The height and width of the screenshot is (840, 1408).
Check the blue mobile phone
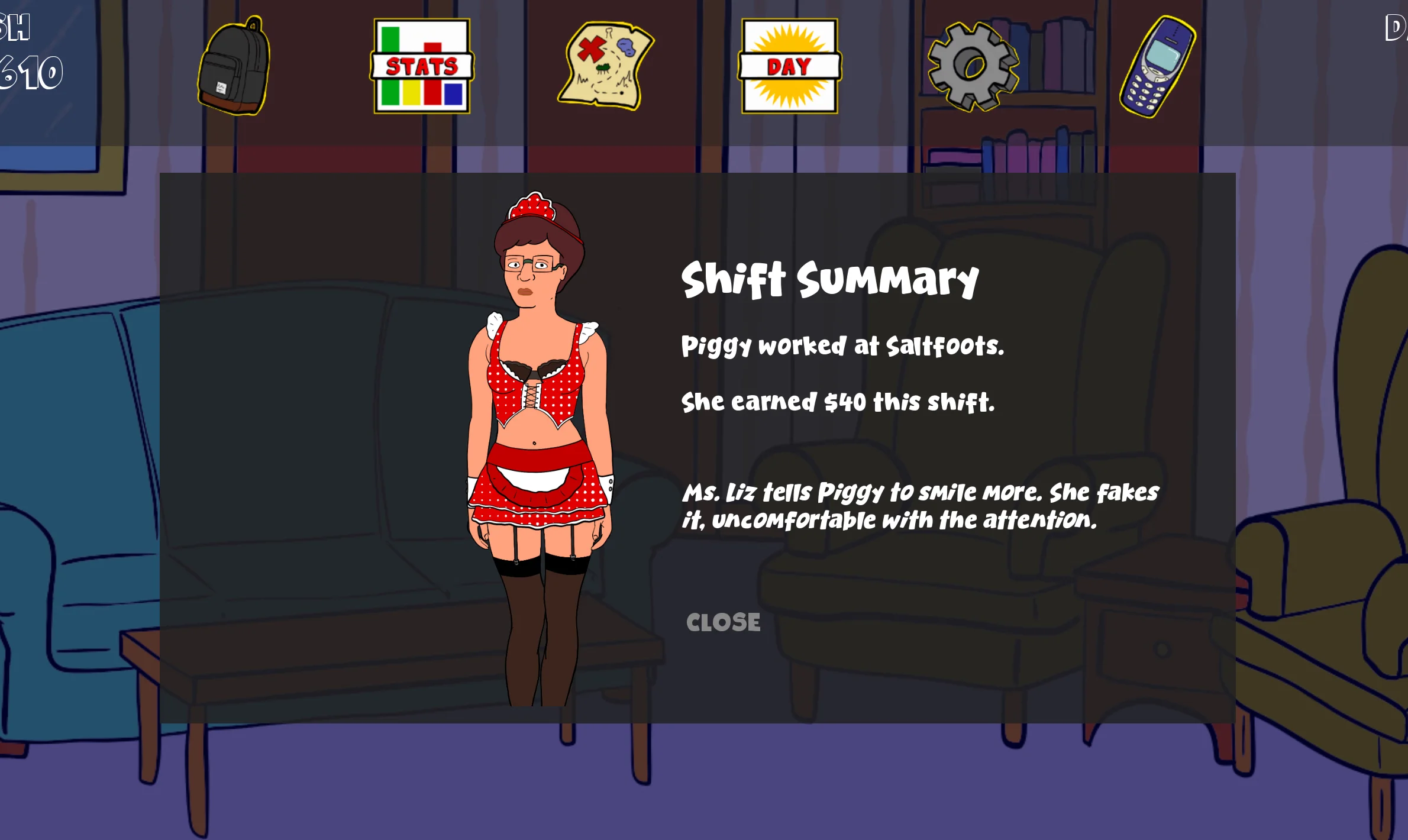coord(1157,66)
